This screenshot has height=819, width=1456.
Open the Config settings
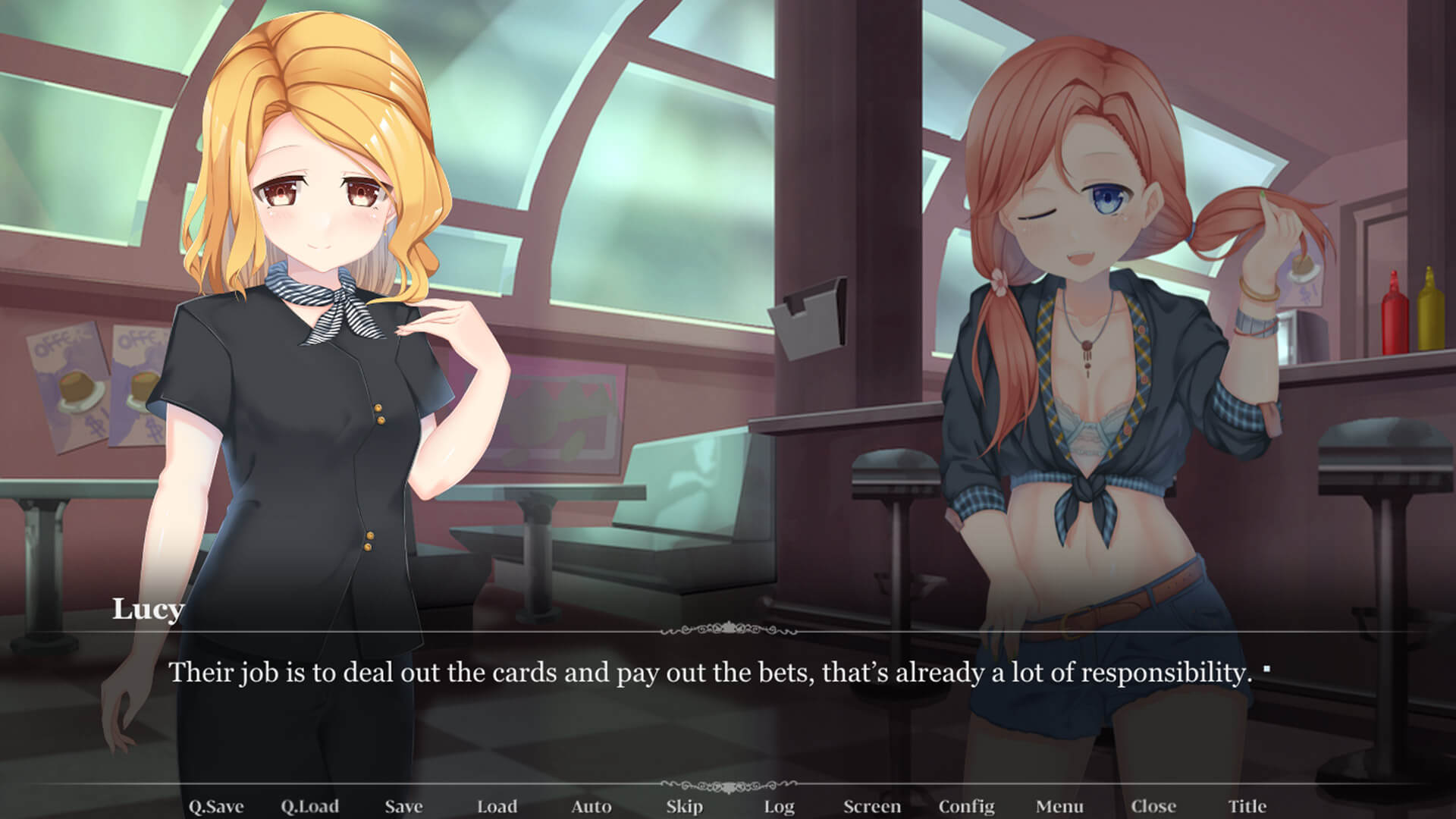[x=966, y=806]
